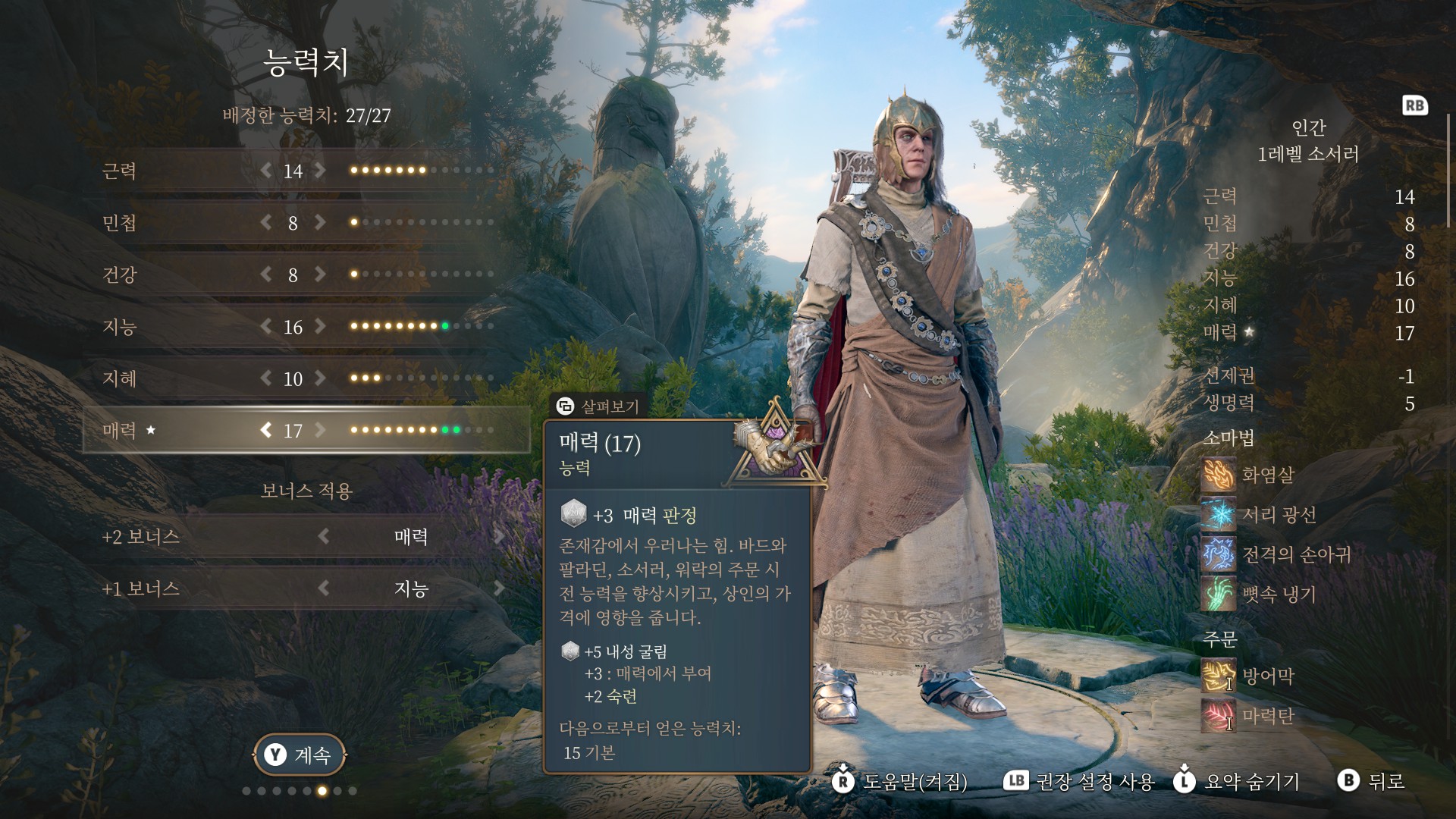Change the +2 보너스 to the previous ability
The image size is (1456, 819).
[x=324, y=537]
